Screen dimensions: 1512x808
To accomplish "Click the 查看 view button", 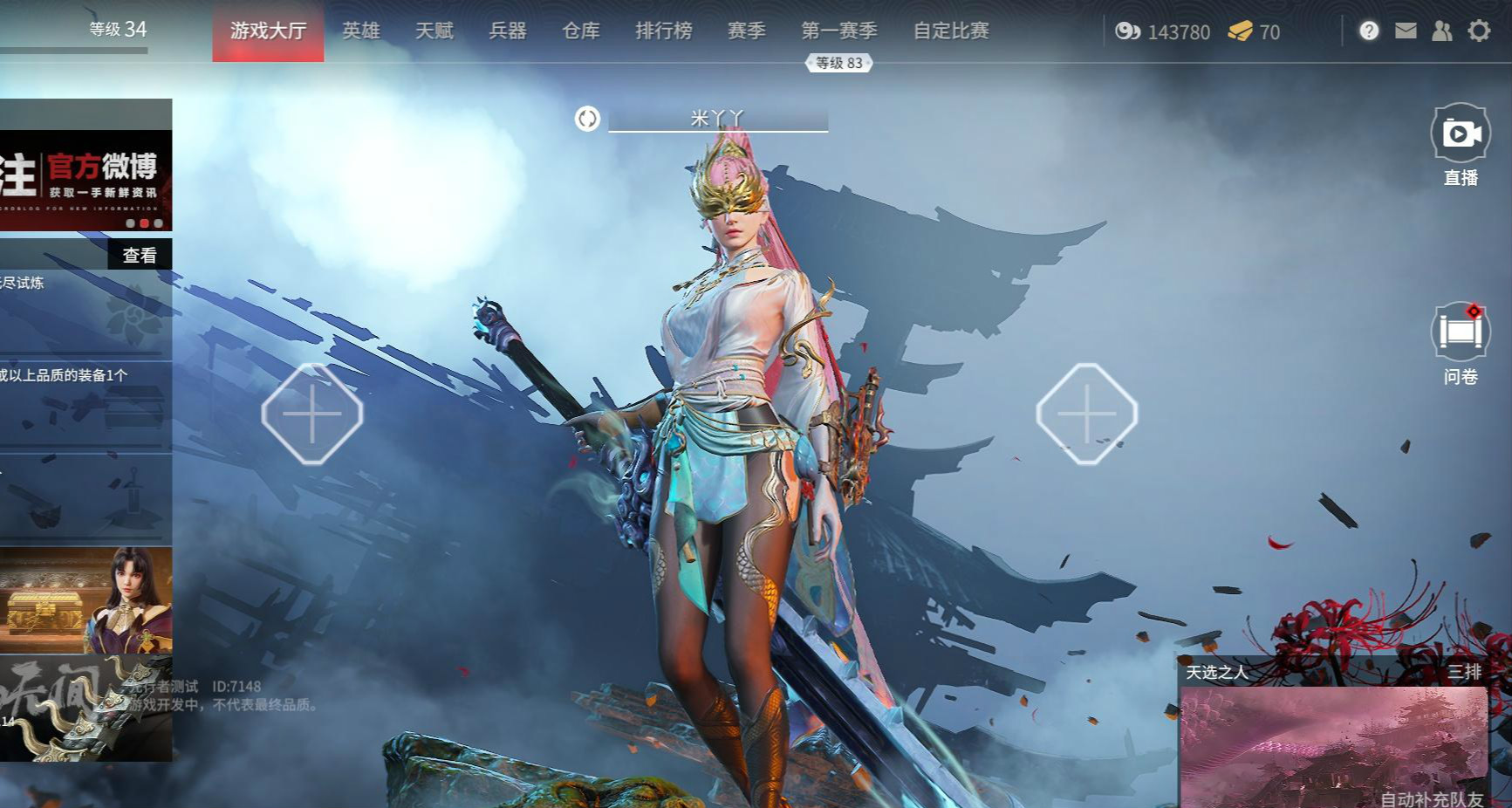I will click(x=140, y=255).
